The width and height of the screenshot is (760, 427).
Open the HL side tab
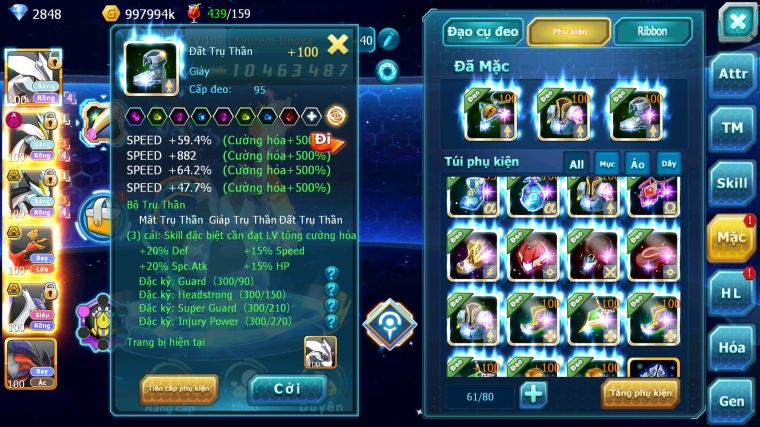[731, 292]
